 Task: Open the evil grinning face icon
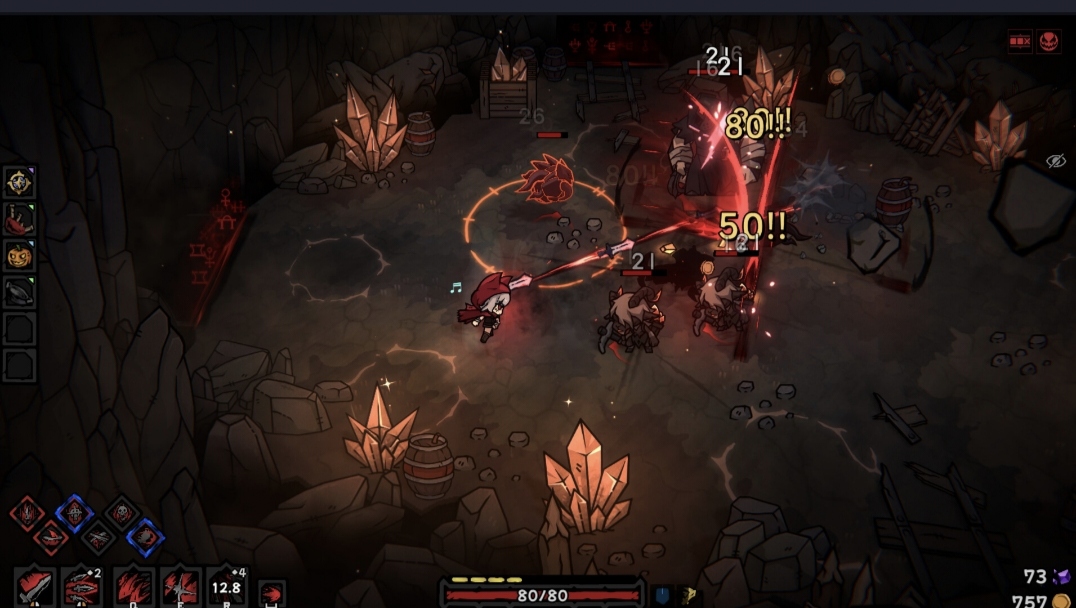[1049, 42]
